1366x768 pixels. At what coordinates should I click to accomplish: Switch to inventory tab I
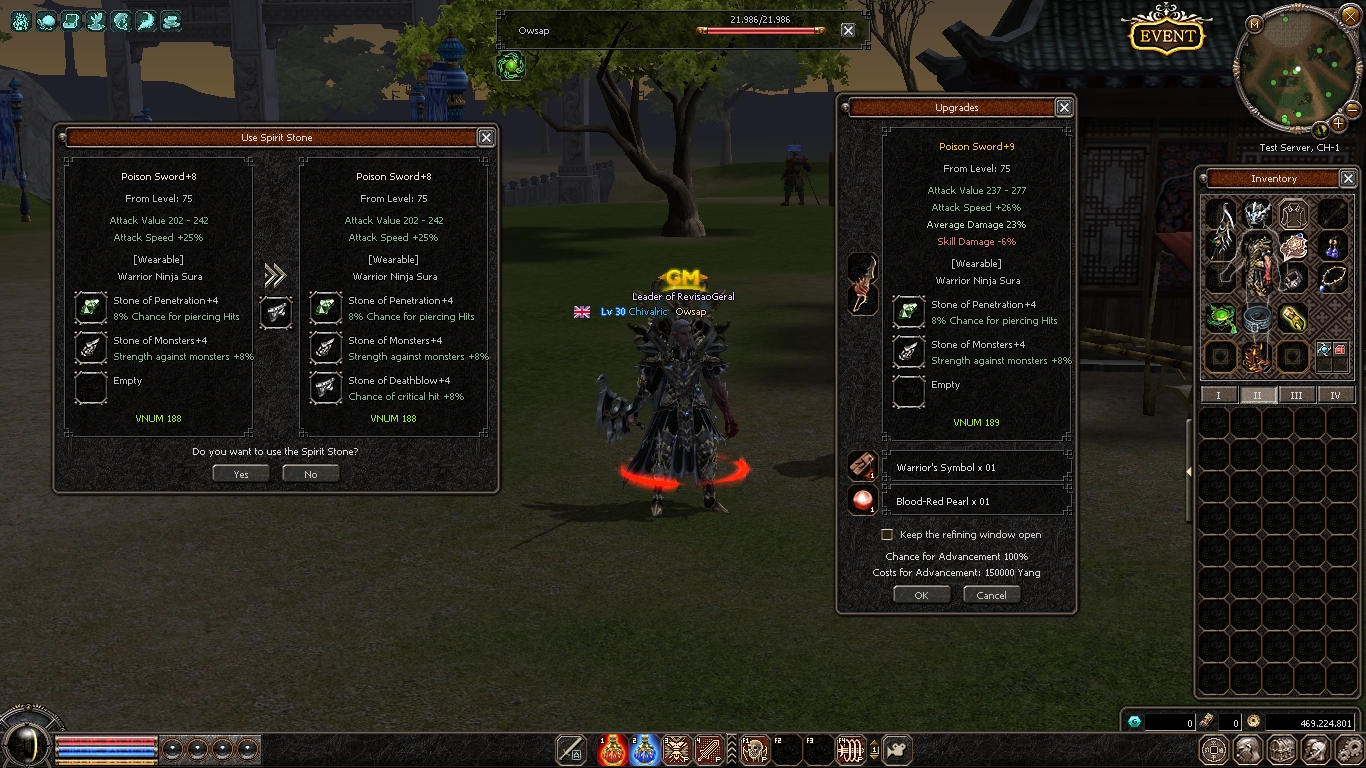(1219, 395)
